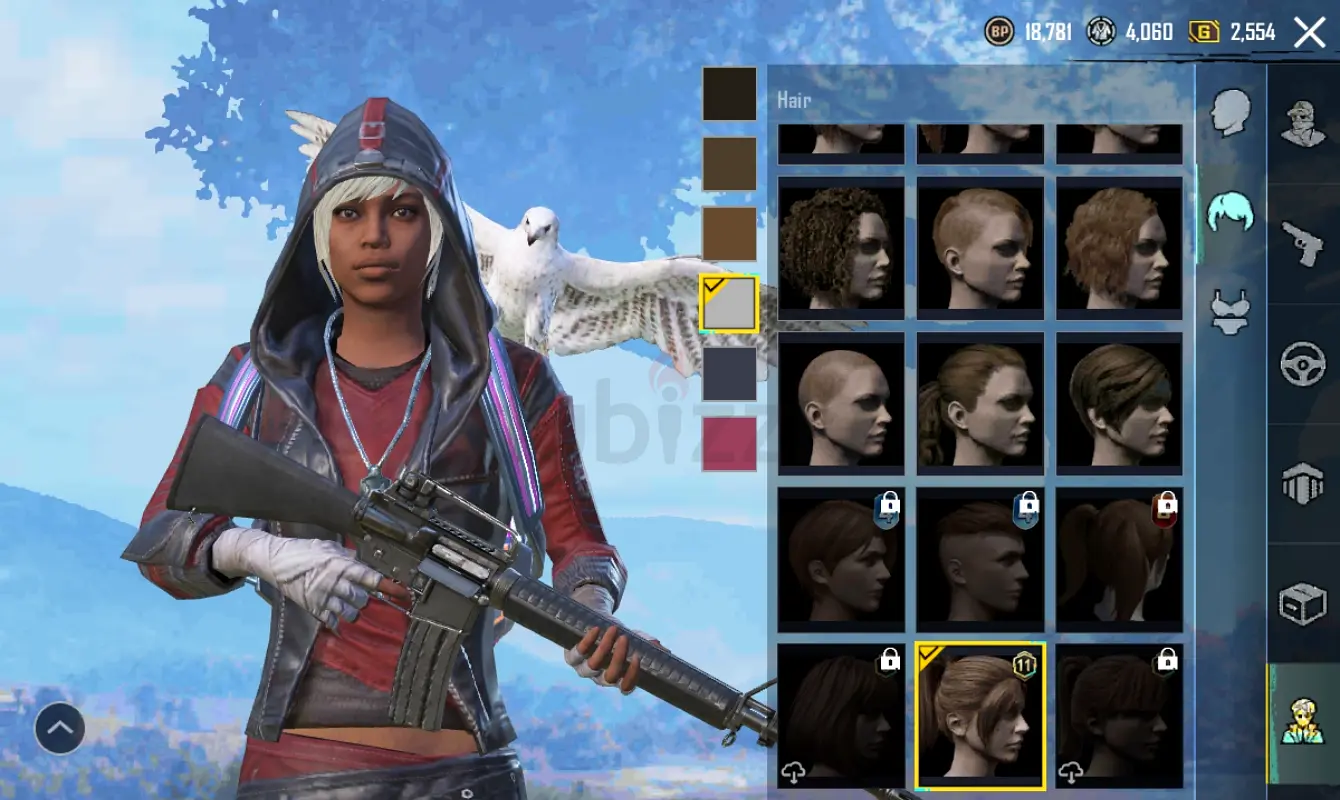
Task: Select the darkest brown hair color swatch
Action: (729, 94)
